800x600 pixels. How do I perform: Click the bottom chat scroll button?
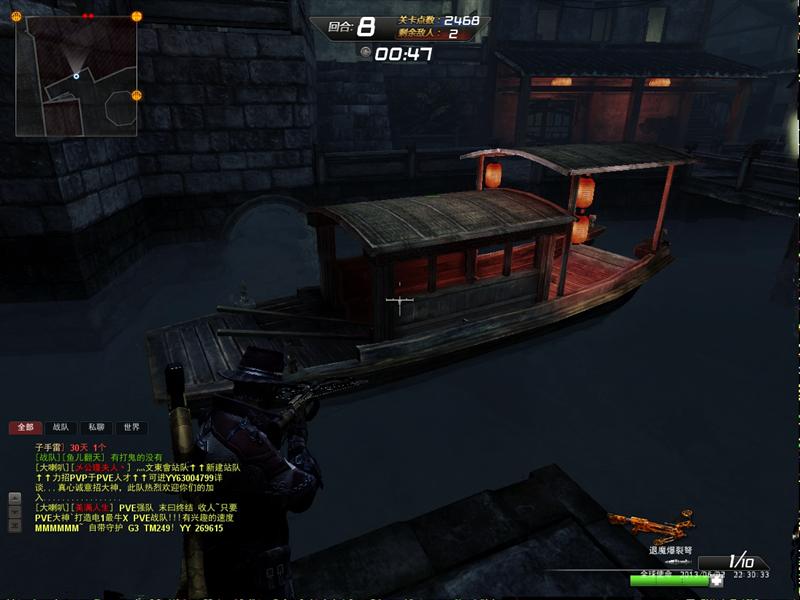pos(14,525)
